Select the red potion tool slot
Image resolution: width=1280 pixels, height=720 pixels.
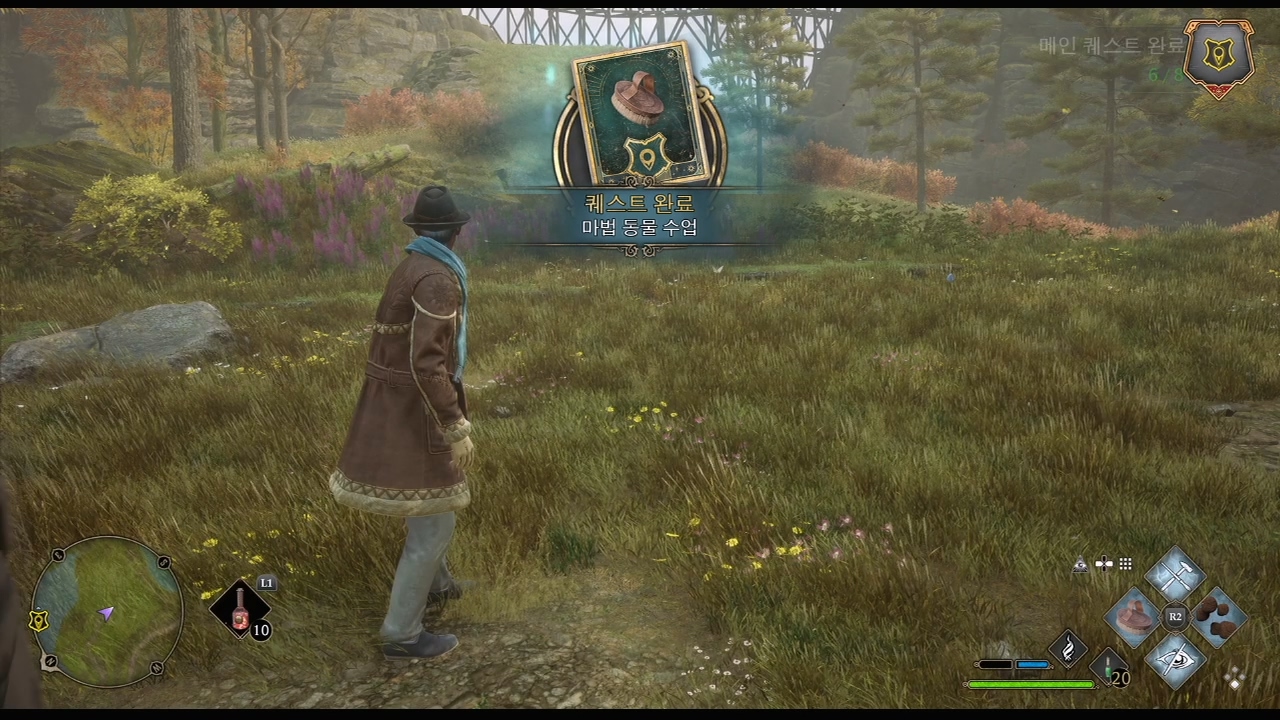point(240,609)
